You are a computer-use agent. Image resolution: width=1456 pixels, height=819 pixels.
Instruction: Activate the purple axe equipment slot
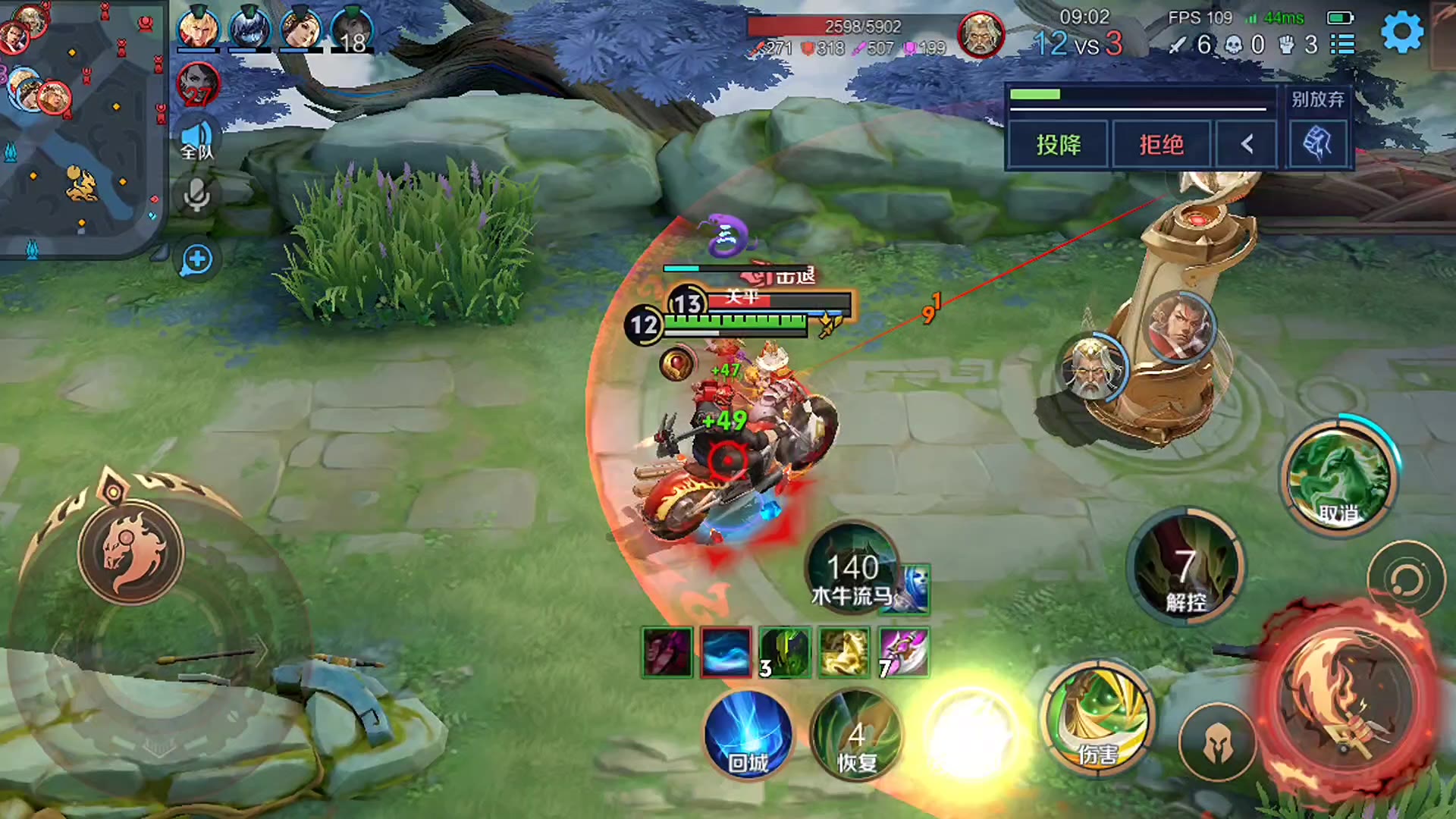tap(903, 652)
